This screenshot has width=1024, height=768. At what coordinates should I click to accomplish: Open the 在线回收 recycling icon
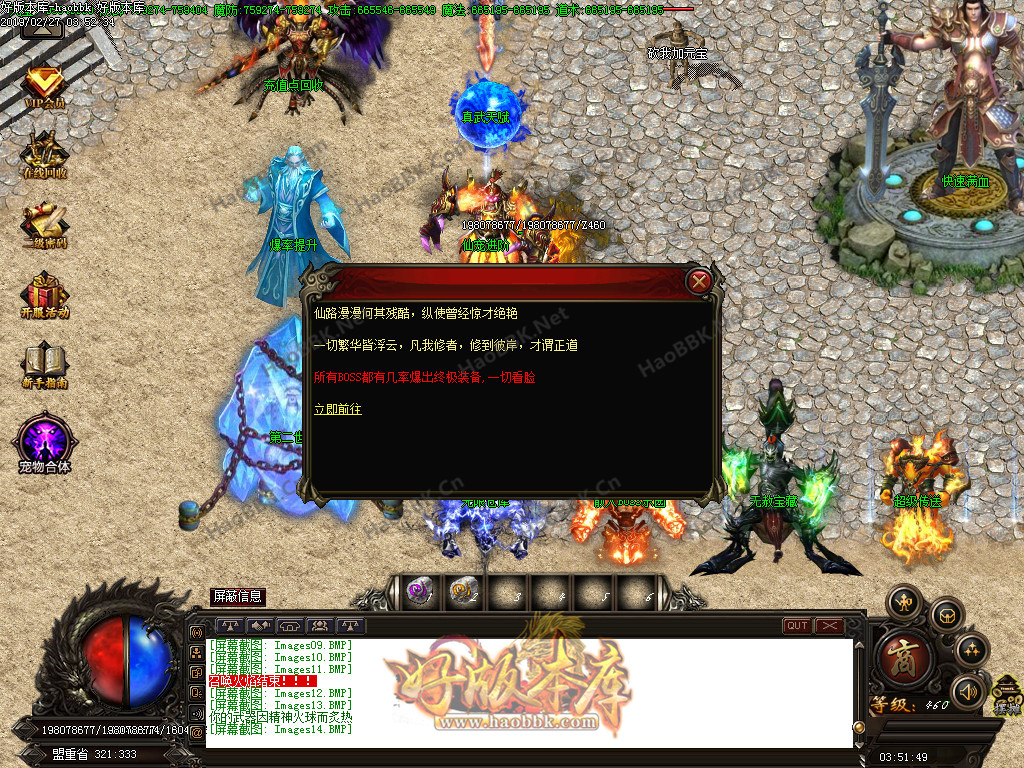[45, 155]
